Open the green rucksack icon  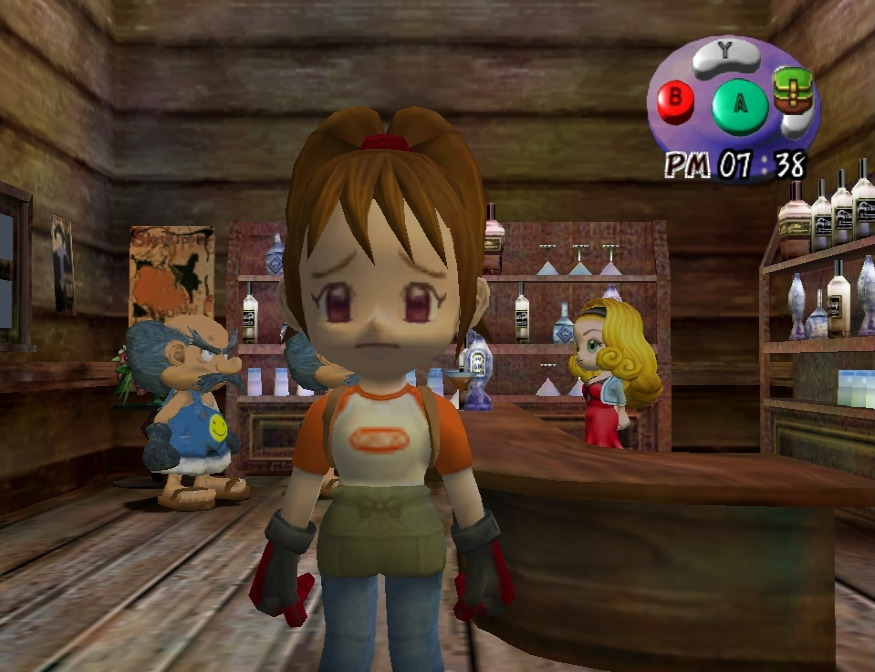[x=792, y=91]
